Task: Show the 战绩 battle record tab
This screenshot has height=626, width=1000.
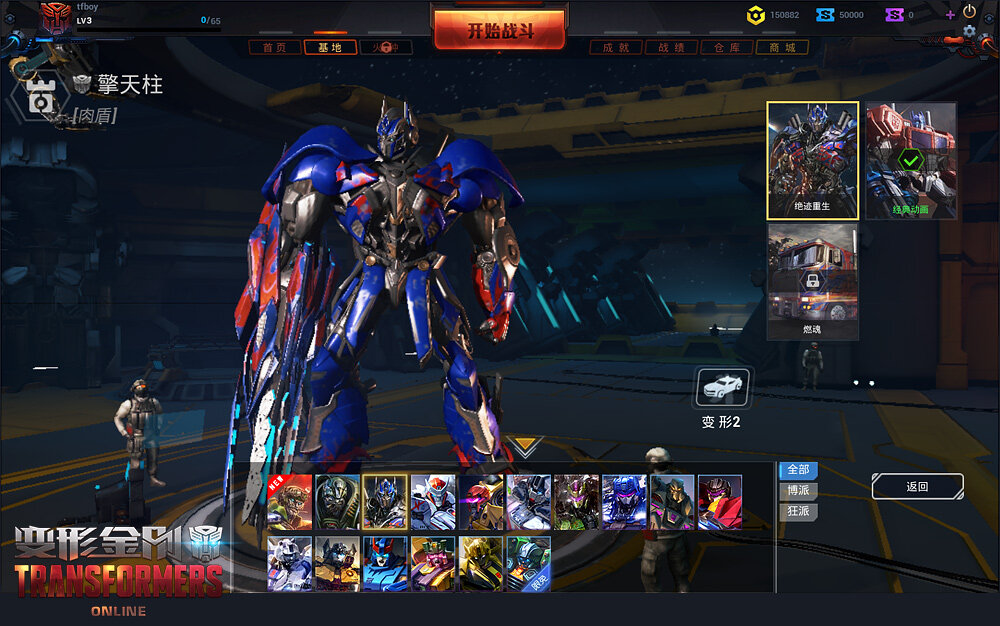Action: point(672,47)
